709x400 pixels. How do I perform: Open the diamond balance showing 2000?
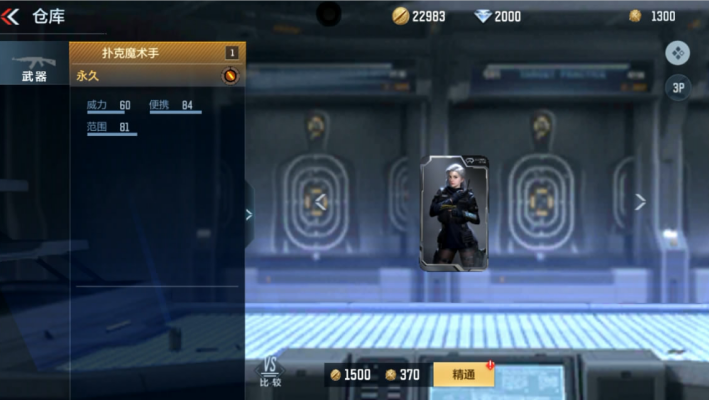tap(498, 16)
